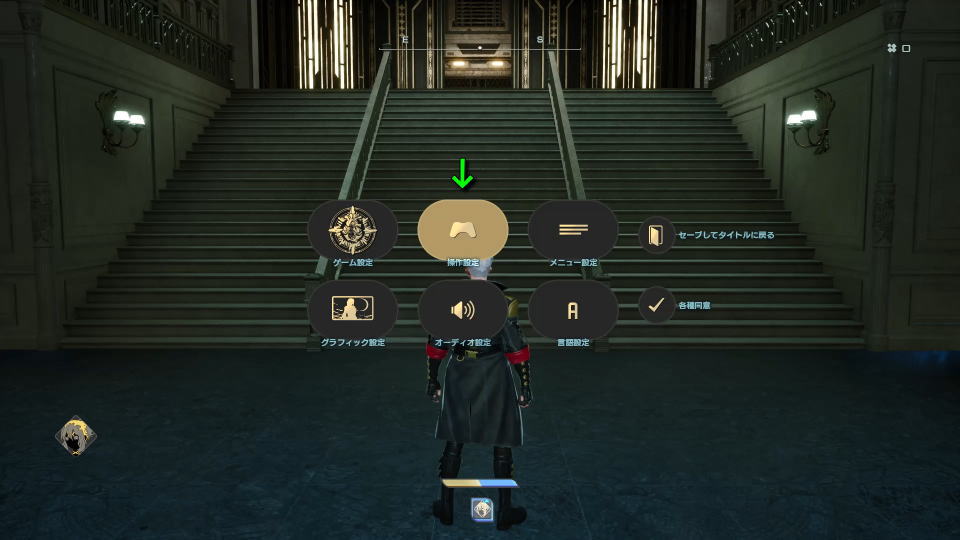Open ゲーム設定 (Game Settings)
This screenshot has height=540, width=960.
[352, 229]
